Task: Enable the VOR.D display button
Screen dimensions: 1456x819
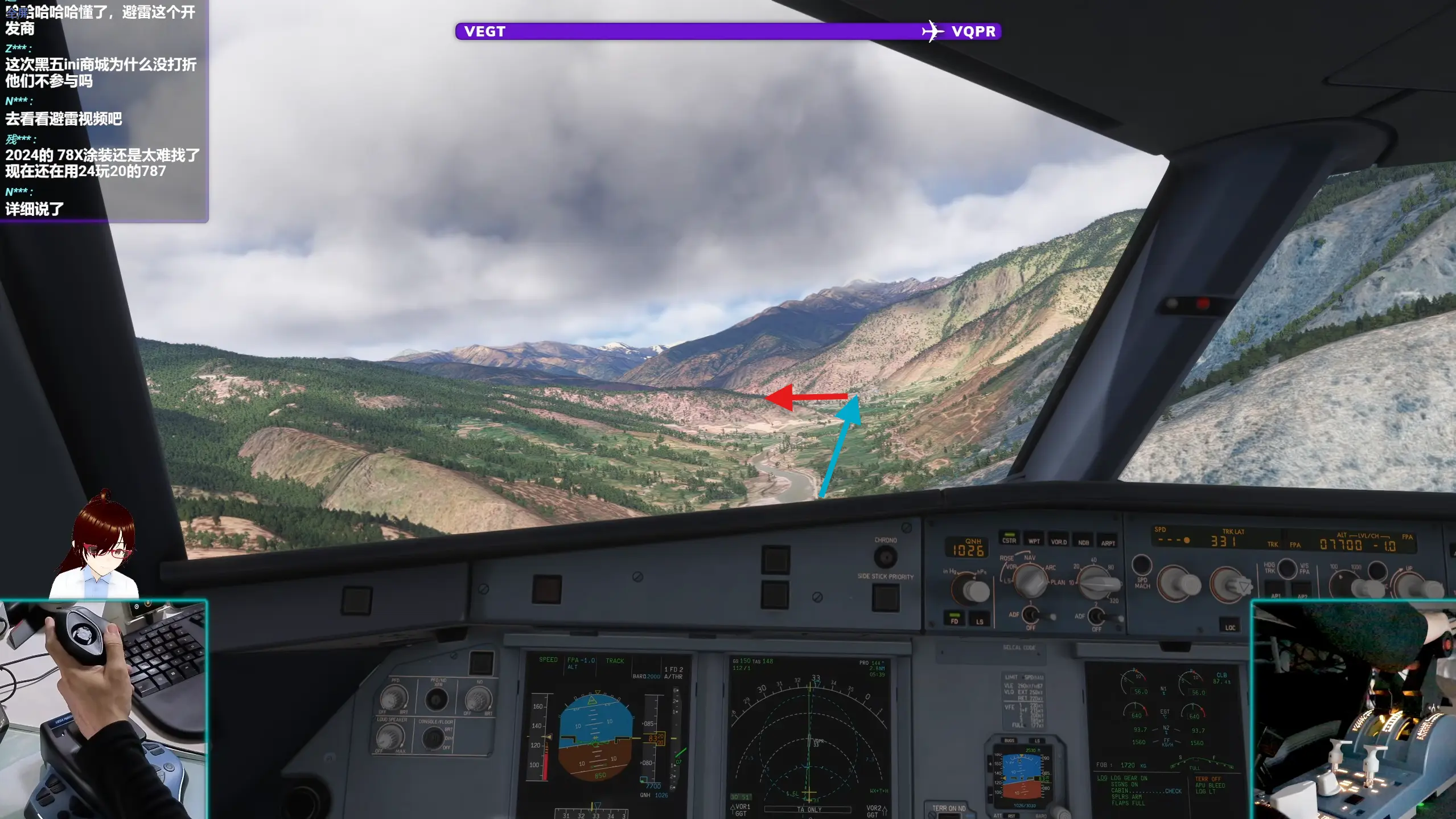Action: pyautogui.click(x=1059, y=540)
